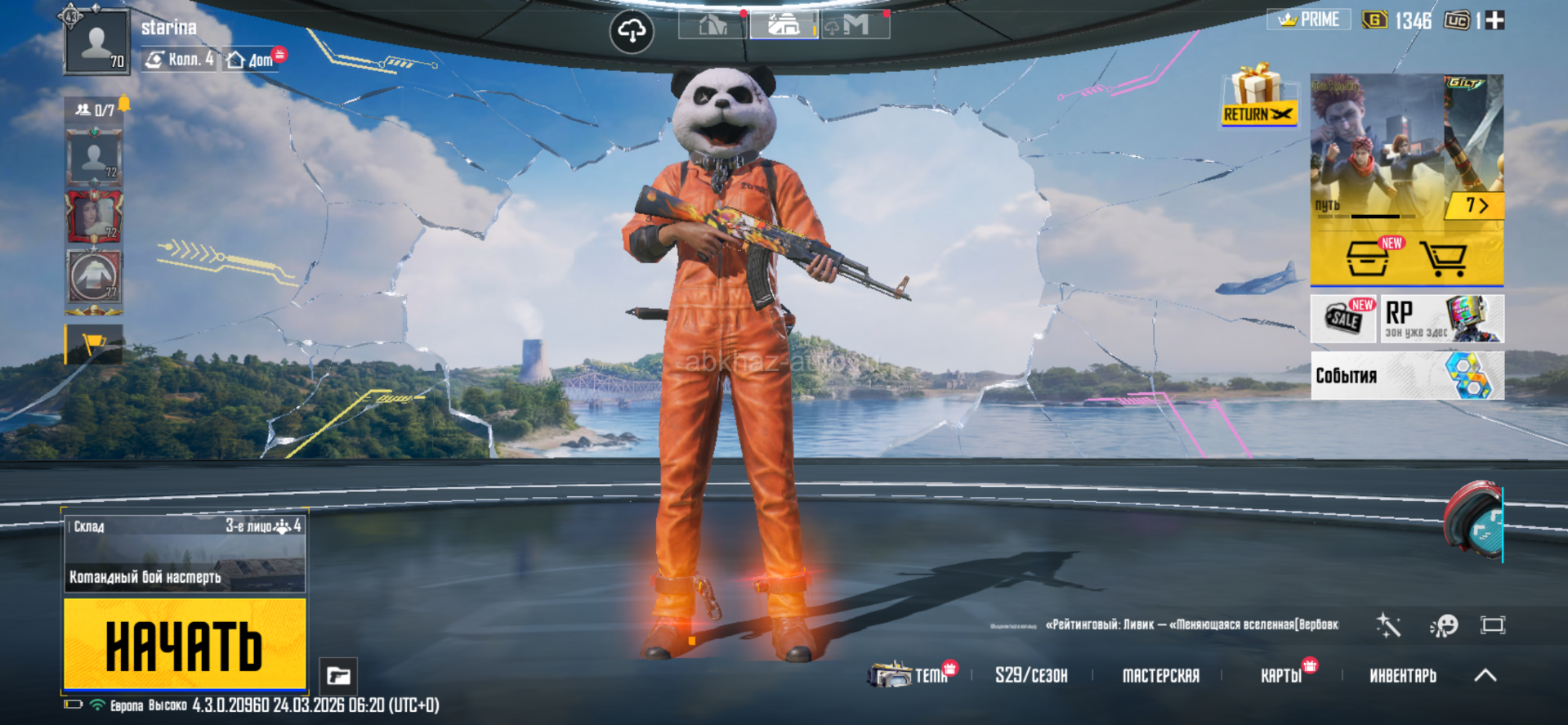Open the map mode selection panel
This screenshot has height=725, width=1568.
pos(185,553)
